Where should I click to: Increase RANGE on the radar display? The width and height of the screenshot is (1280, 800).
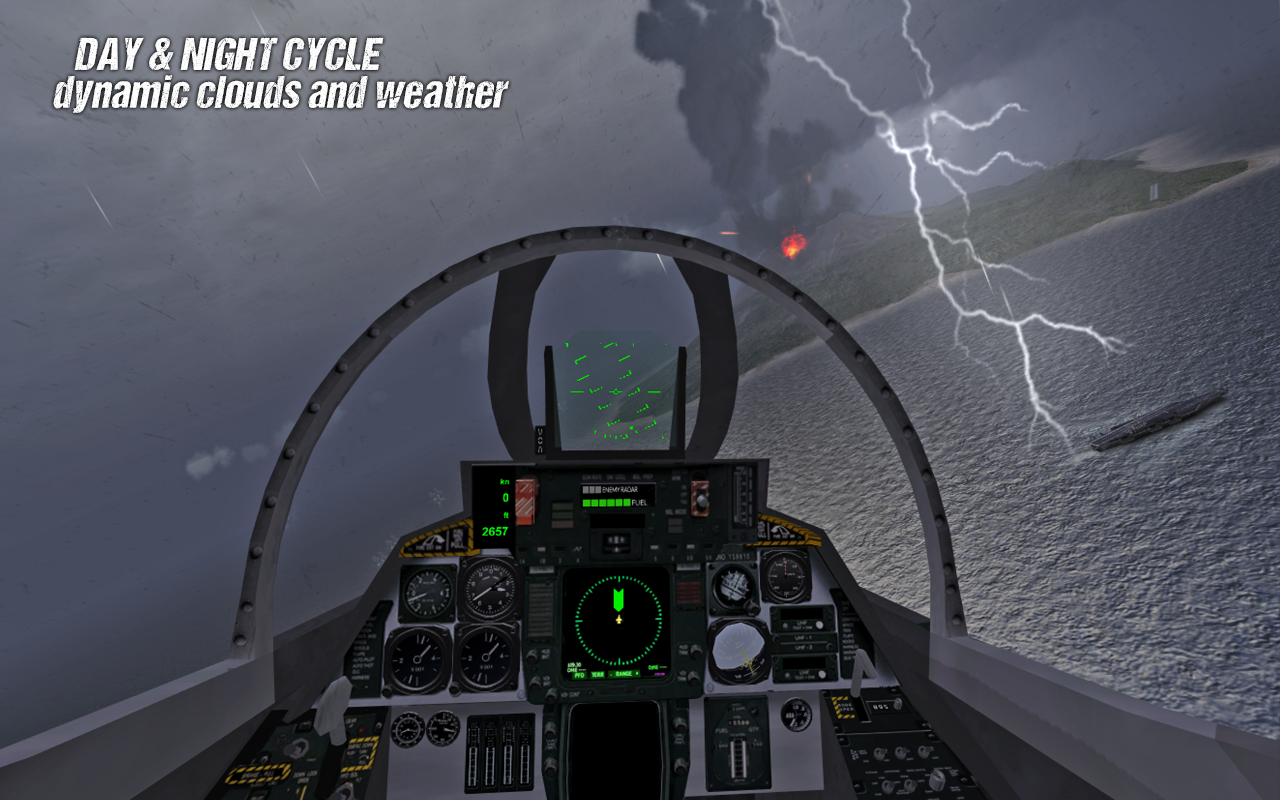(635, 675)
